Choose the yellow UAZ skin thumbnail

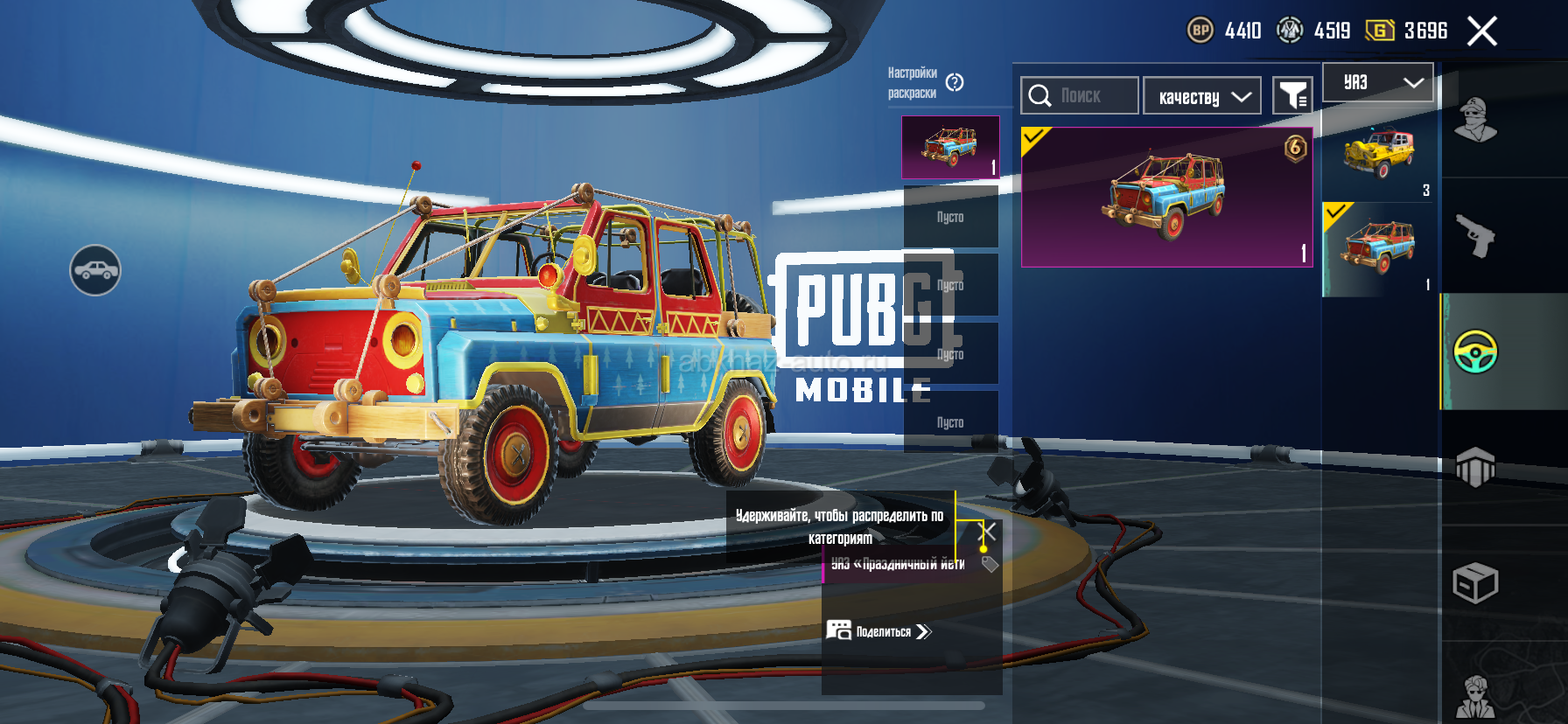[x=1378, y=155]
